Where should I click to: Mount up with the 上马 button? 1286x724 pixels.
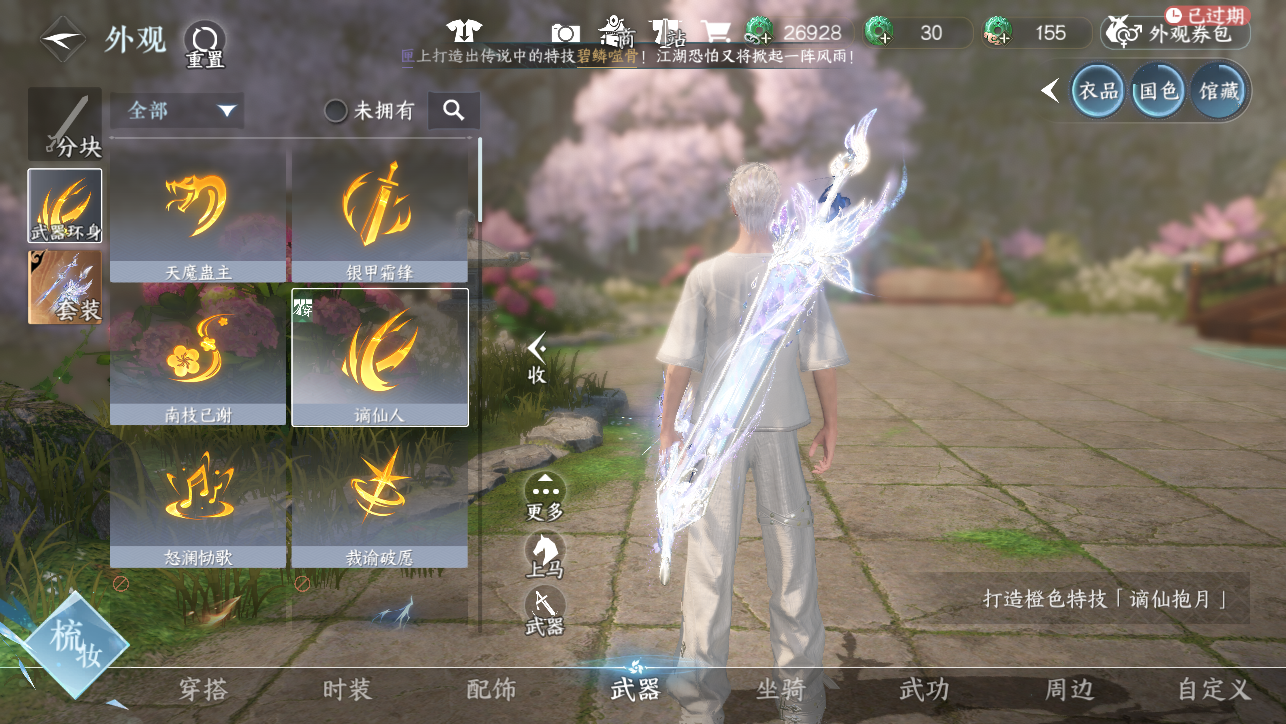click(545, 554)
